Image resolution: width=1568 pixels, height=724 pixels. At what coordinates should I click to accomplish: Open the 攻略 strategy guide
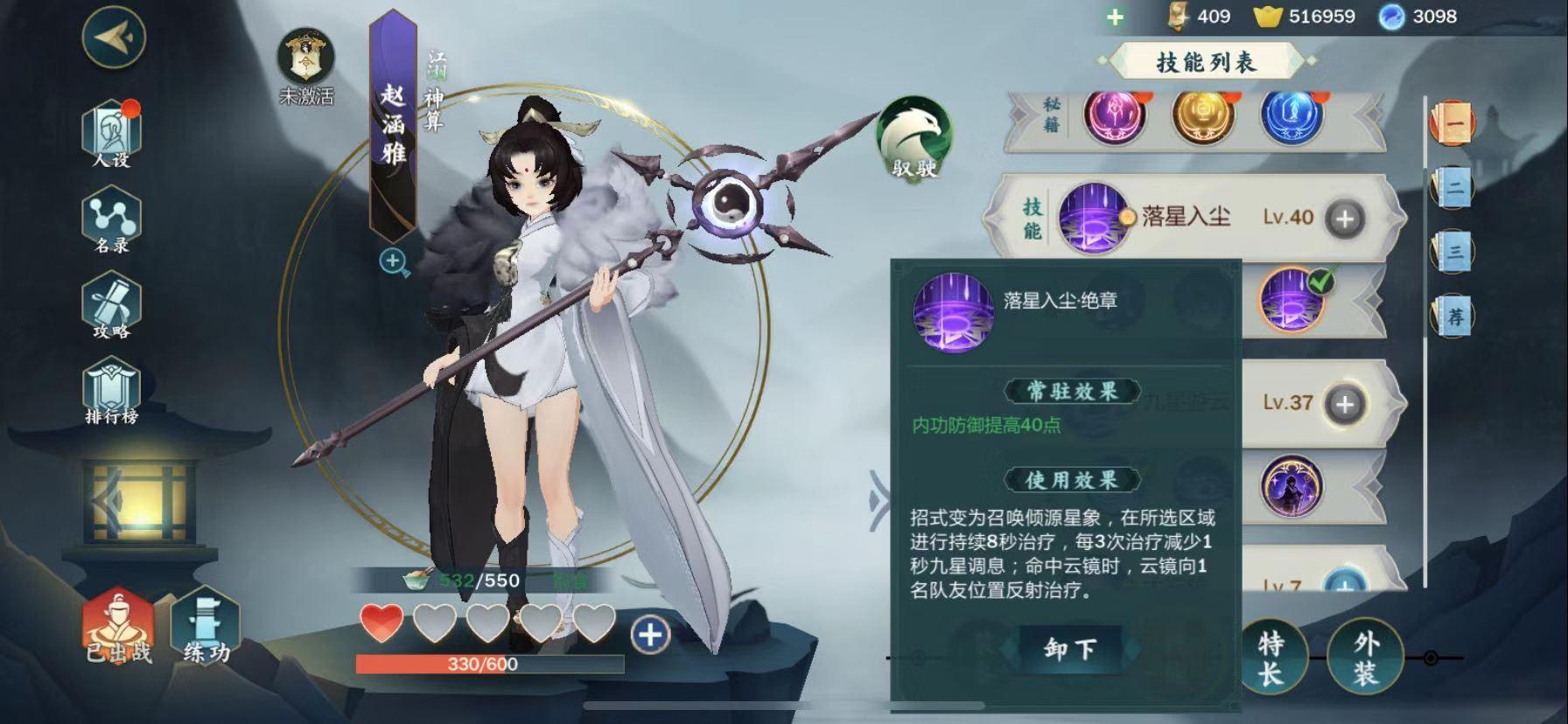[x=111, y=306]
